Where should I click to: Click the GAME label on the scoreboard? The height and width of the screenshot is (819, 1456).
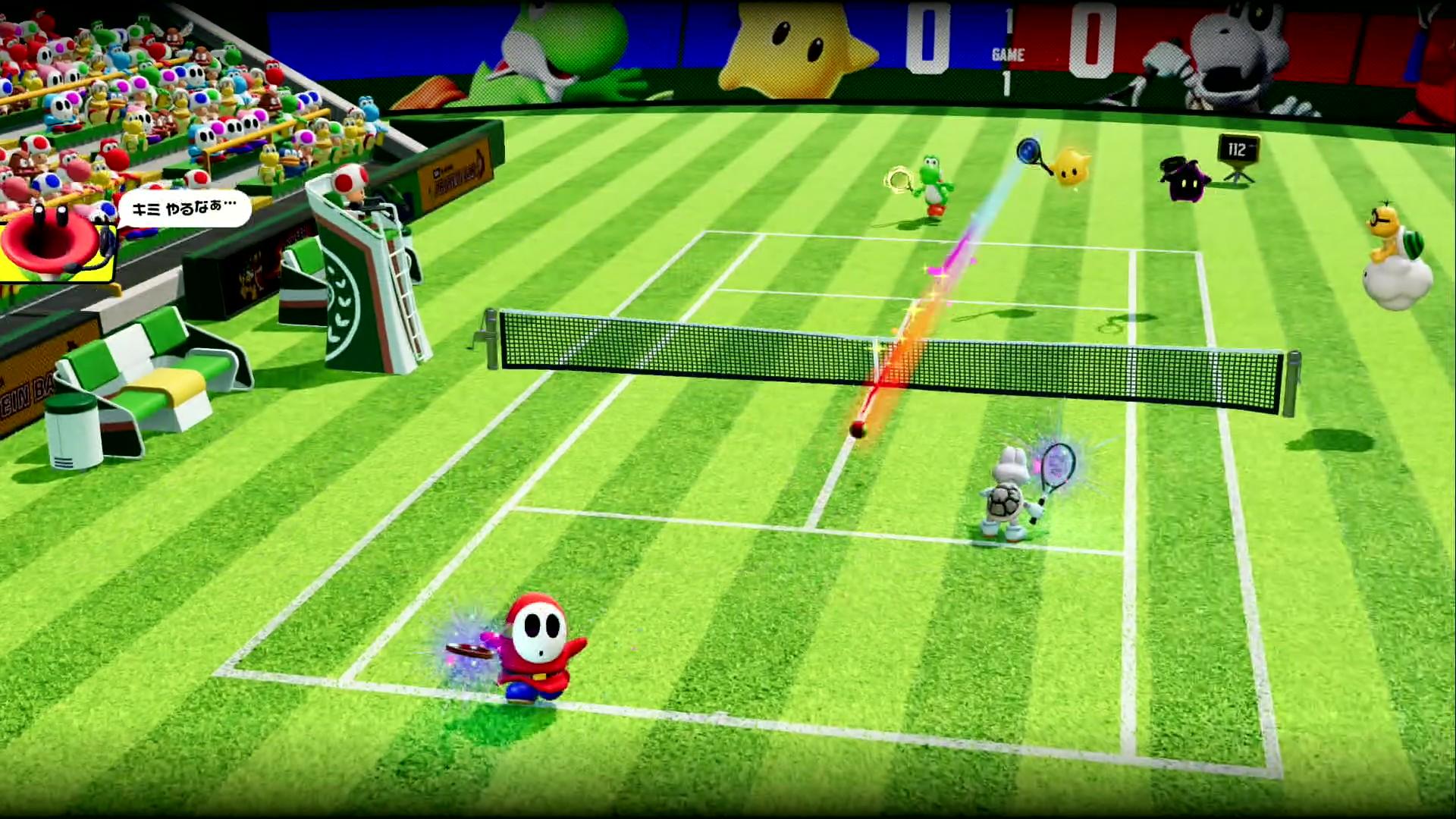click(x=1009, y=55)
